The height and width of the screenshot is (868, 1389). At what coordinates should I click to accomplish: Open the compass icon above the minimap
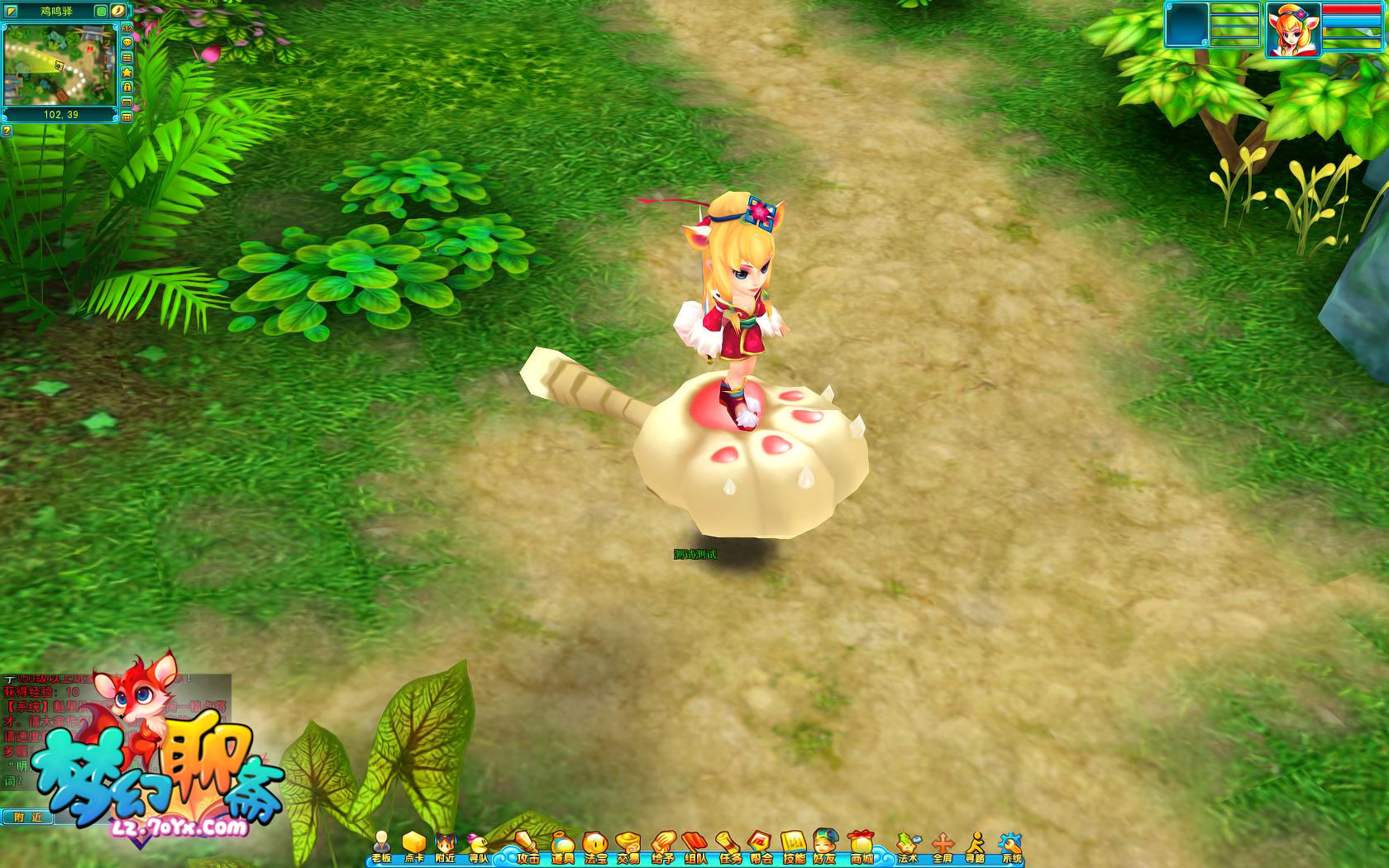click(x=118, y=11)
